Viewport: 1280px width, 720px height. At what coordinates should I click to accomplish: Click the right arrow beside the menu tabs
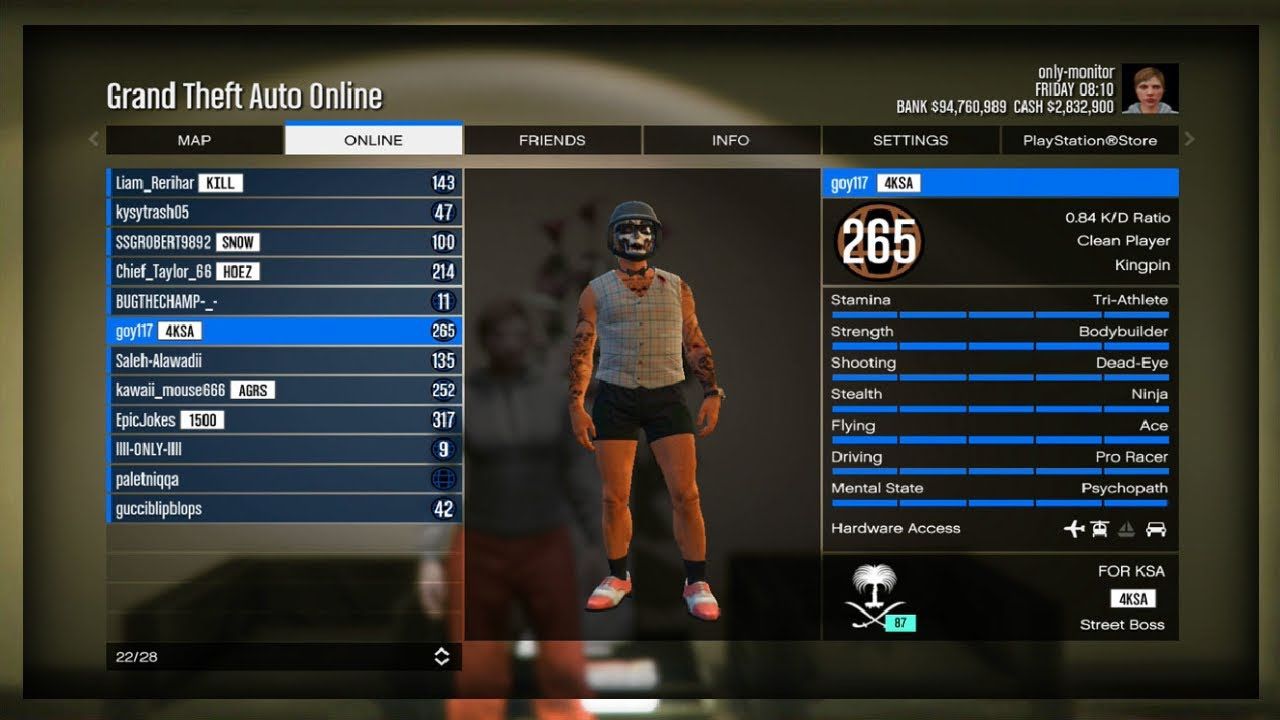point(1190,139)
